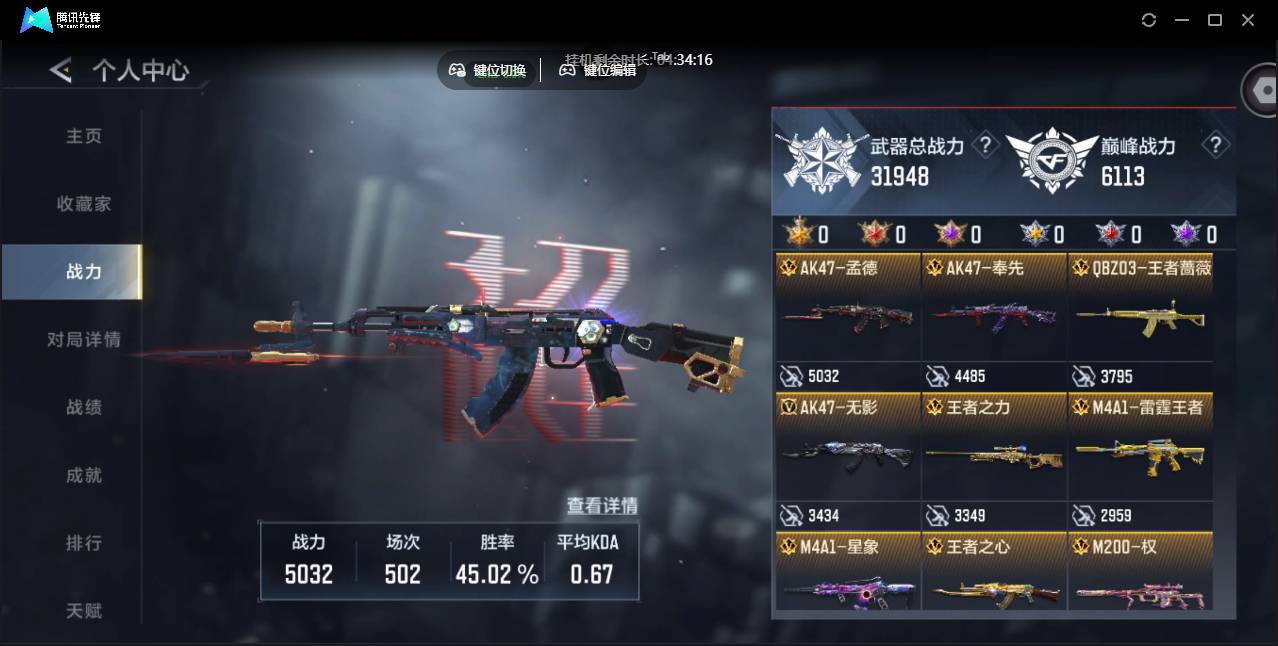The width and height of the screenshot is (1278, 646).
Task: Click the 键位切换 overlay button
Action: click(488, 70)
